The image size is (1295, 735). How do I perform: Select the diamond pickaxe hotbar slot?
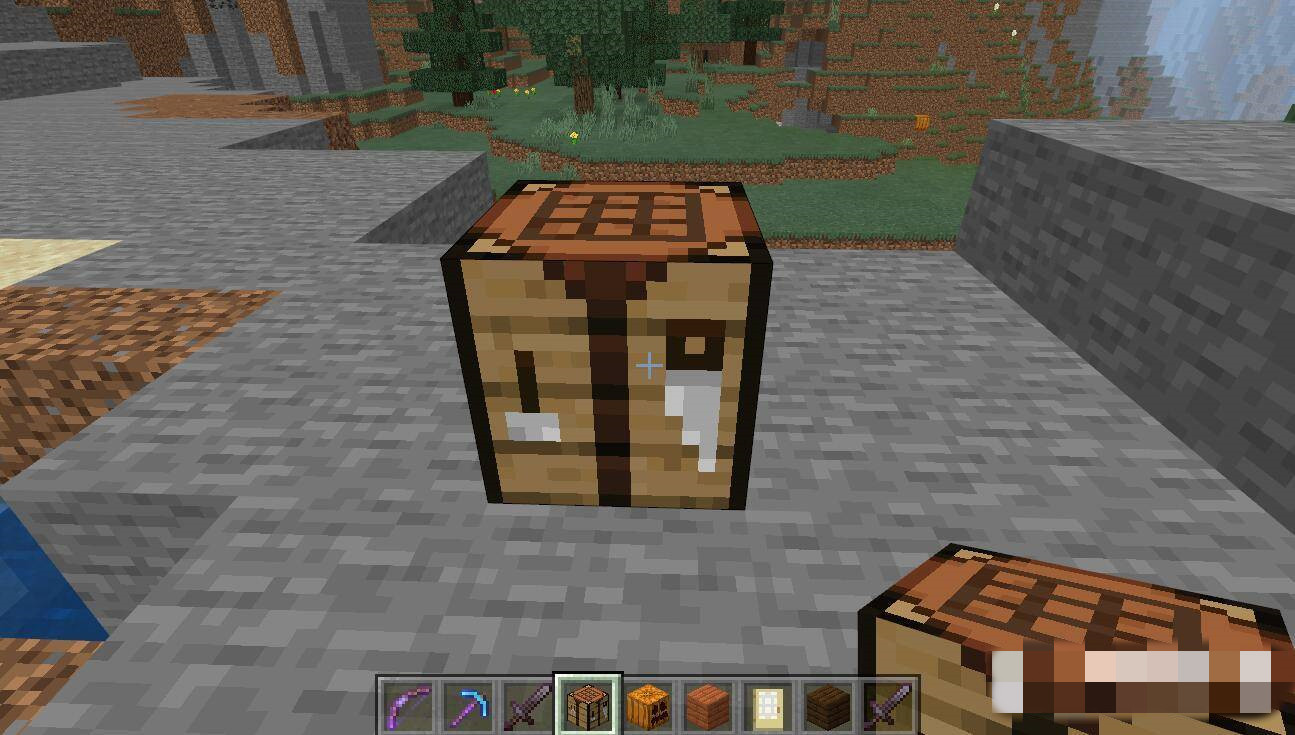[467, 706]
